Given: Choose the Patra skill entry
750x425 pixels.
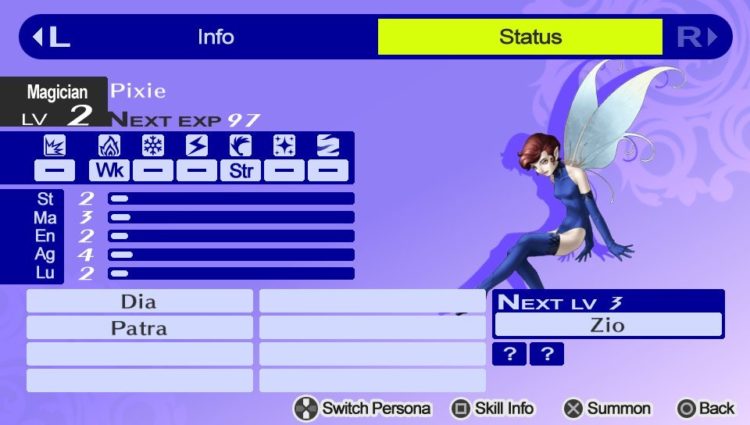Looking at the screenshot, I should pos(139,327).
